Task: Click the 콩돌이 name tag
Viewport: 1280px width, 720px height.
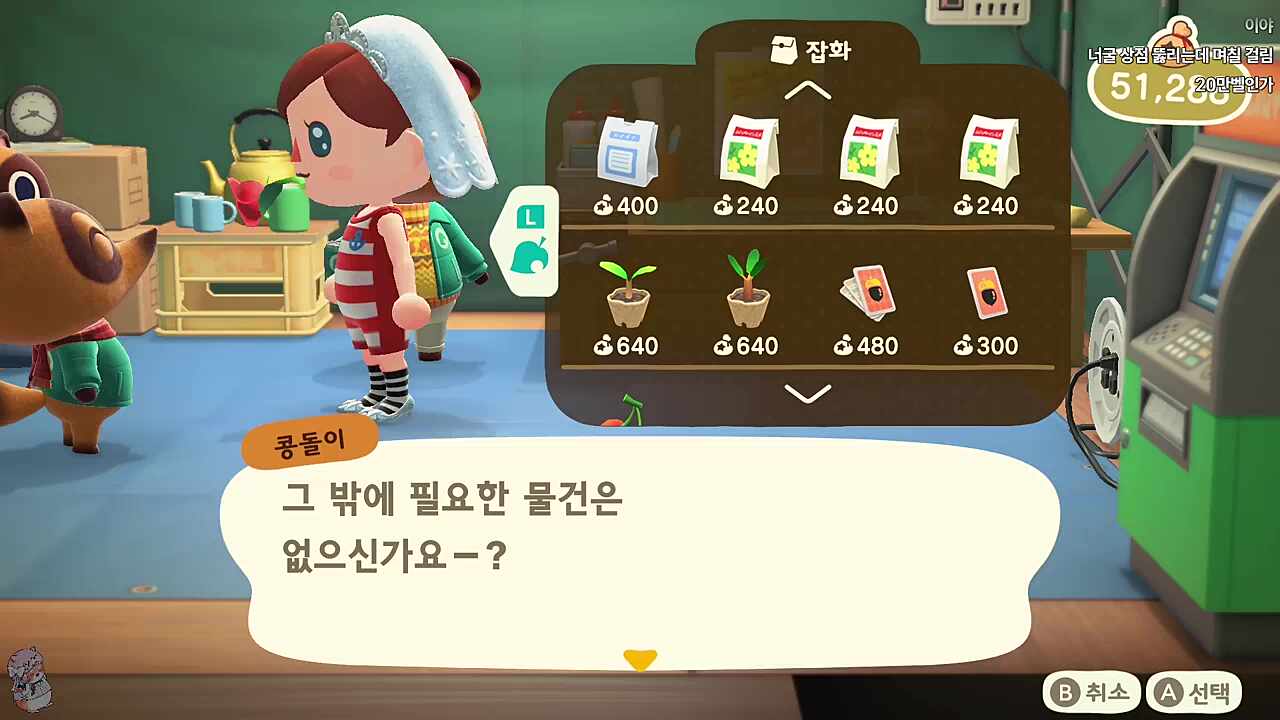Action: [x=310, y=440]
